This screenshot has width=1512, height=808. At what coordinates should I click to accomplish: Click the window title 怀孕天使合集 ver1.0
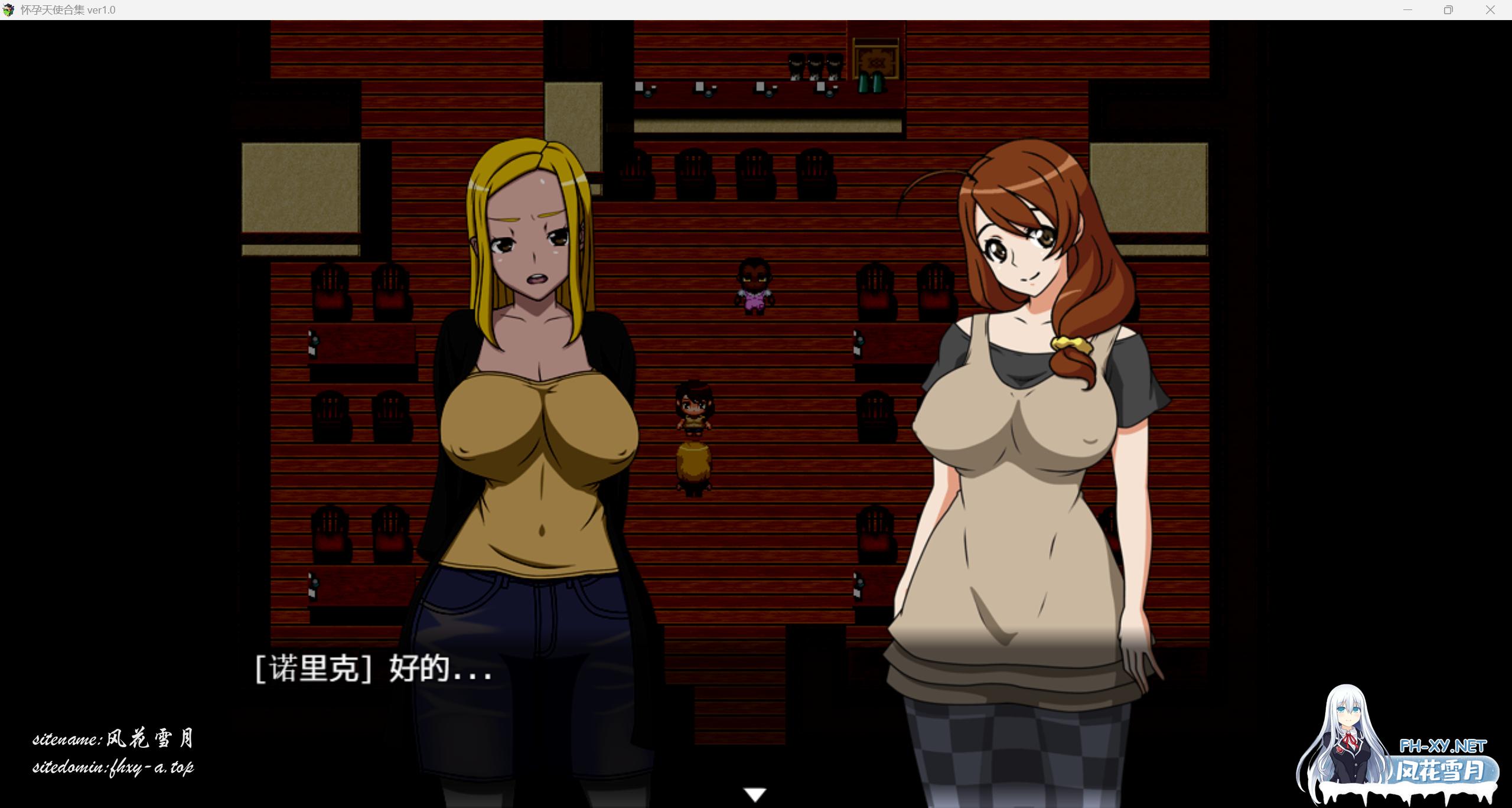[68, 9]
